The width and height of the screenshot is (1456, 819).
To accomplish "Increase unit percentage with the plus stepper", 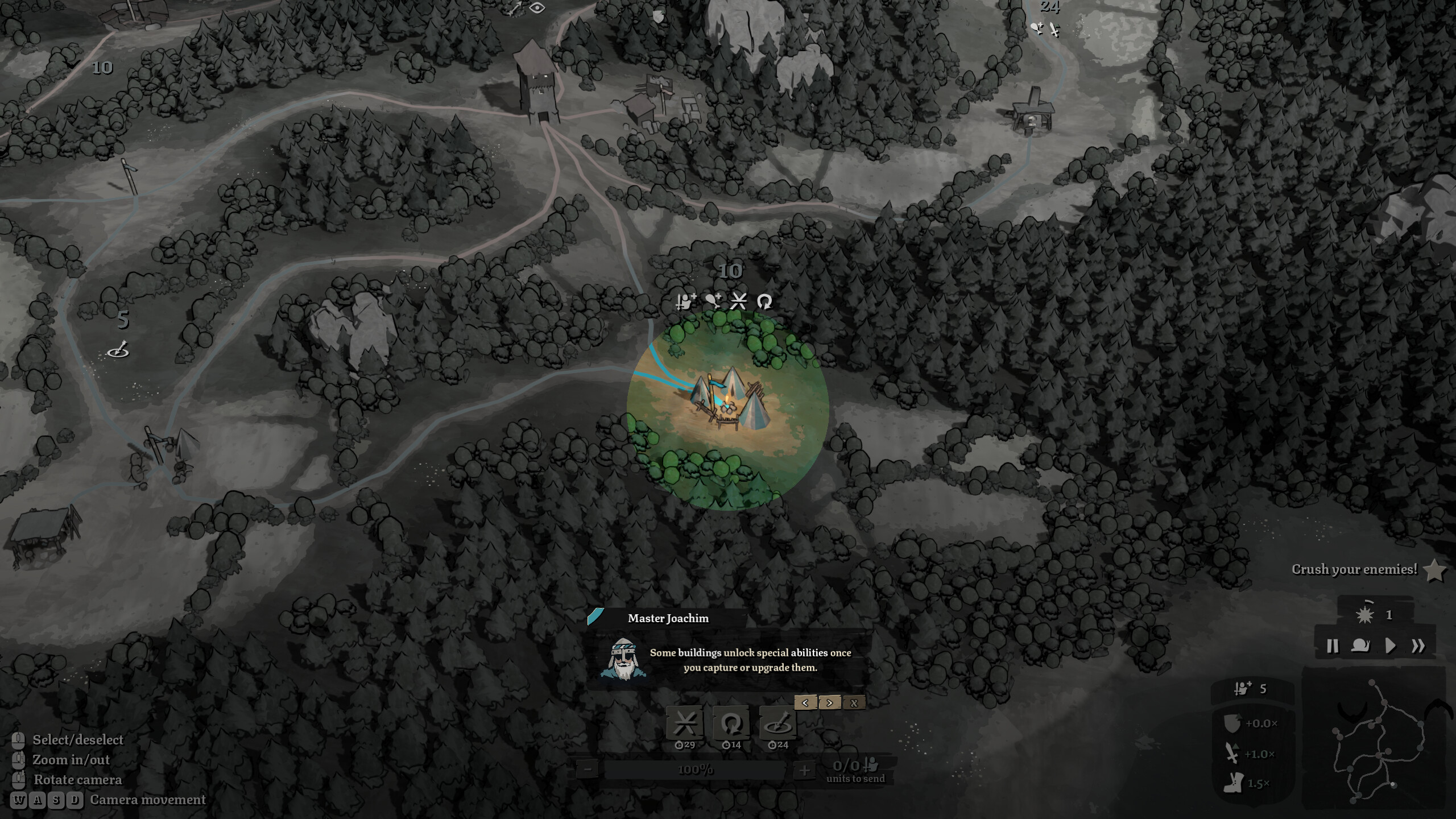I will pos(804,771).
